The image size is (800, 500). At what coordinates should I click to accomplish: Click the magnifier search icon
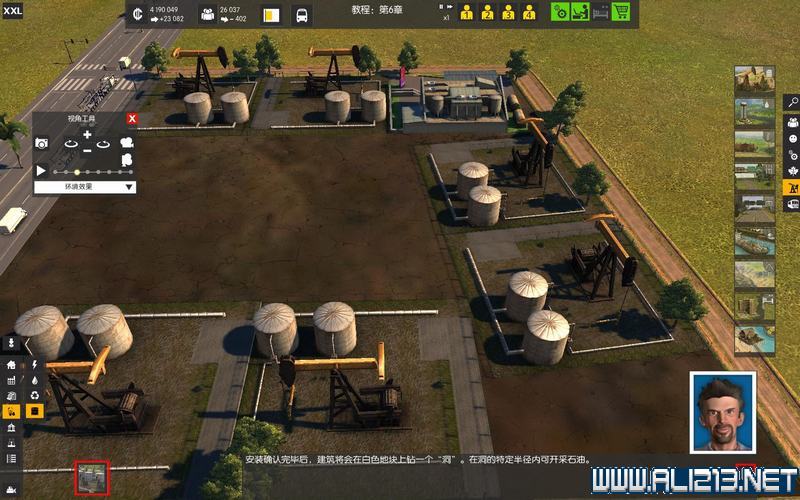coord(792,101)
